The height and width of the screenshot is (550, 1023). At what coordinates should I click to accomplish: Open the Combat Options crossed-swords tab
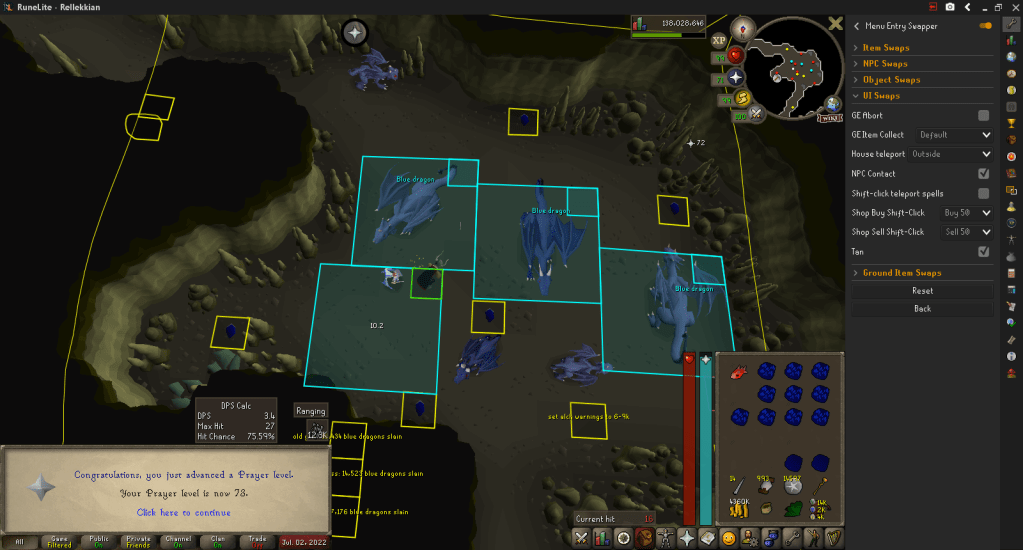click(x=582, y=538)
